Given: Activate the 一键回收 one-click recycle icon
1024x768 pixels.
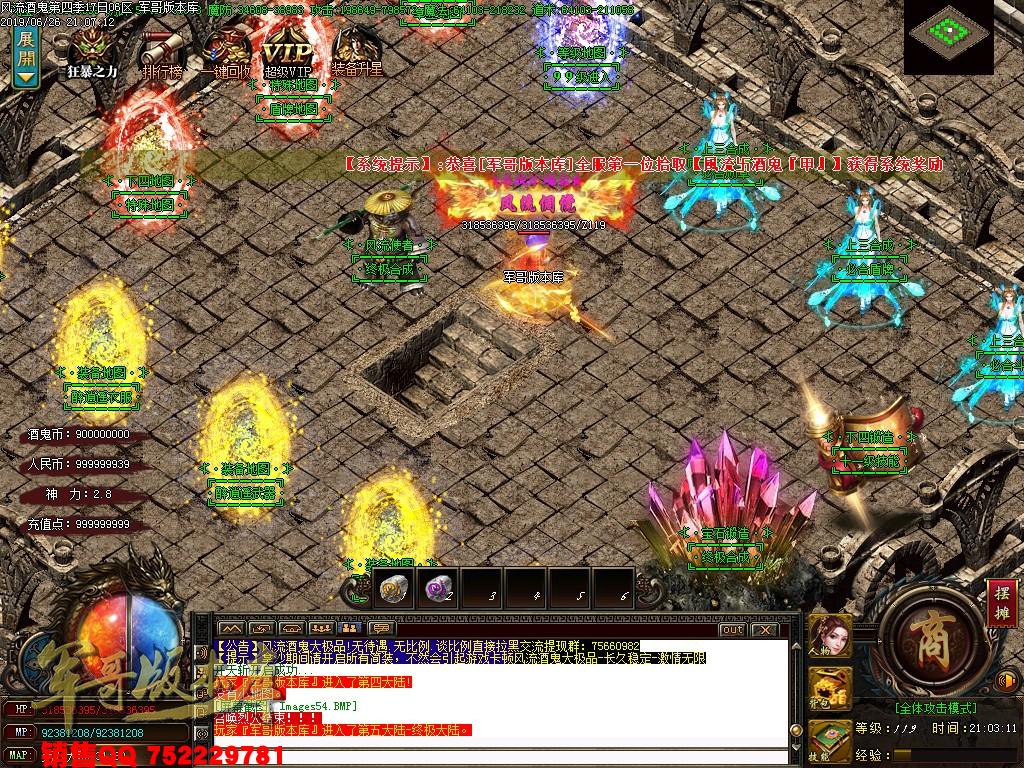Looking at the screenshot, I should coord(224,52).
